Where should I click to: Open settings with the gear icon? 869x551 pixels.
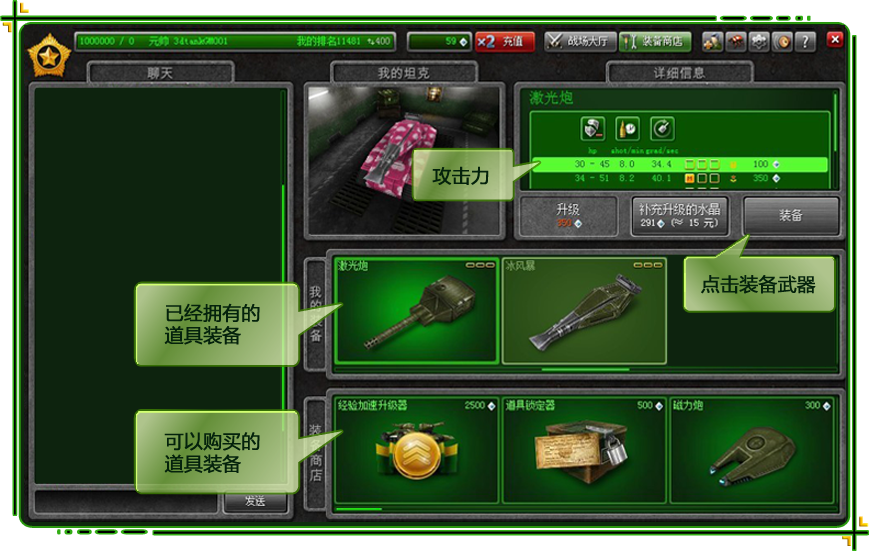(759, 42)
